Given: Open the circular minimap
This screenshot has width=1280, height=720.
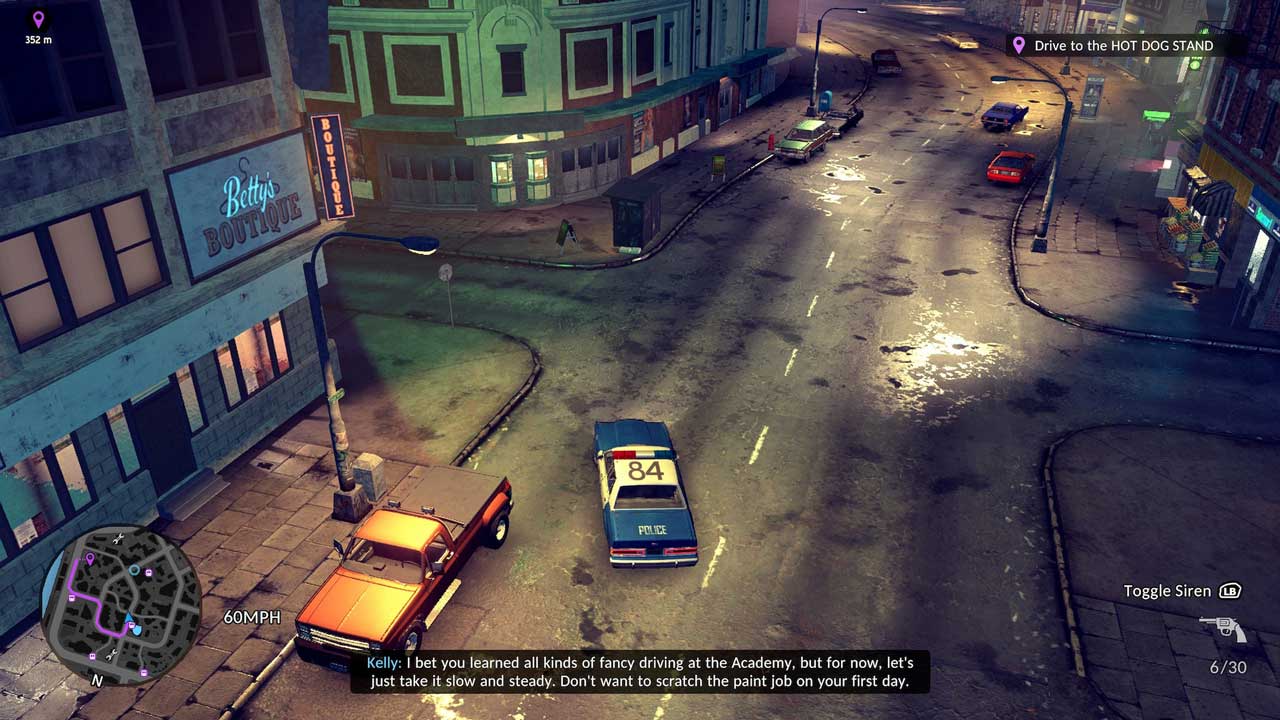Looking at the screenshot, I should click(121, 603).
